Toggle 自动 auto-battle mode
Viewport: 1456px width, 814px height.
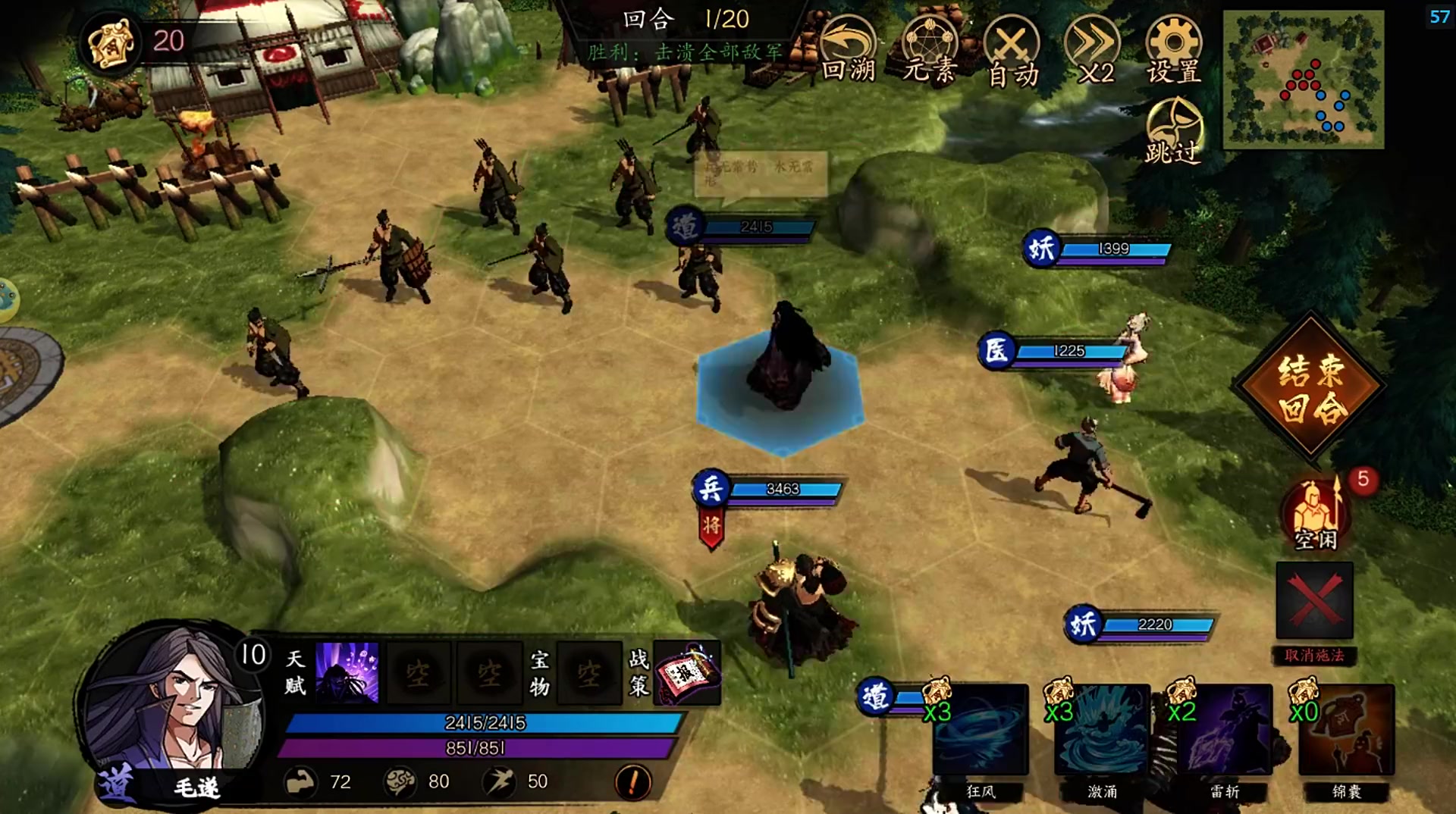[x=1012, y=51]
